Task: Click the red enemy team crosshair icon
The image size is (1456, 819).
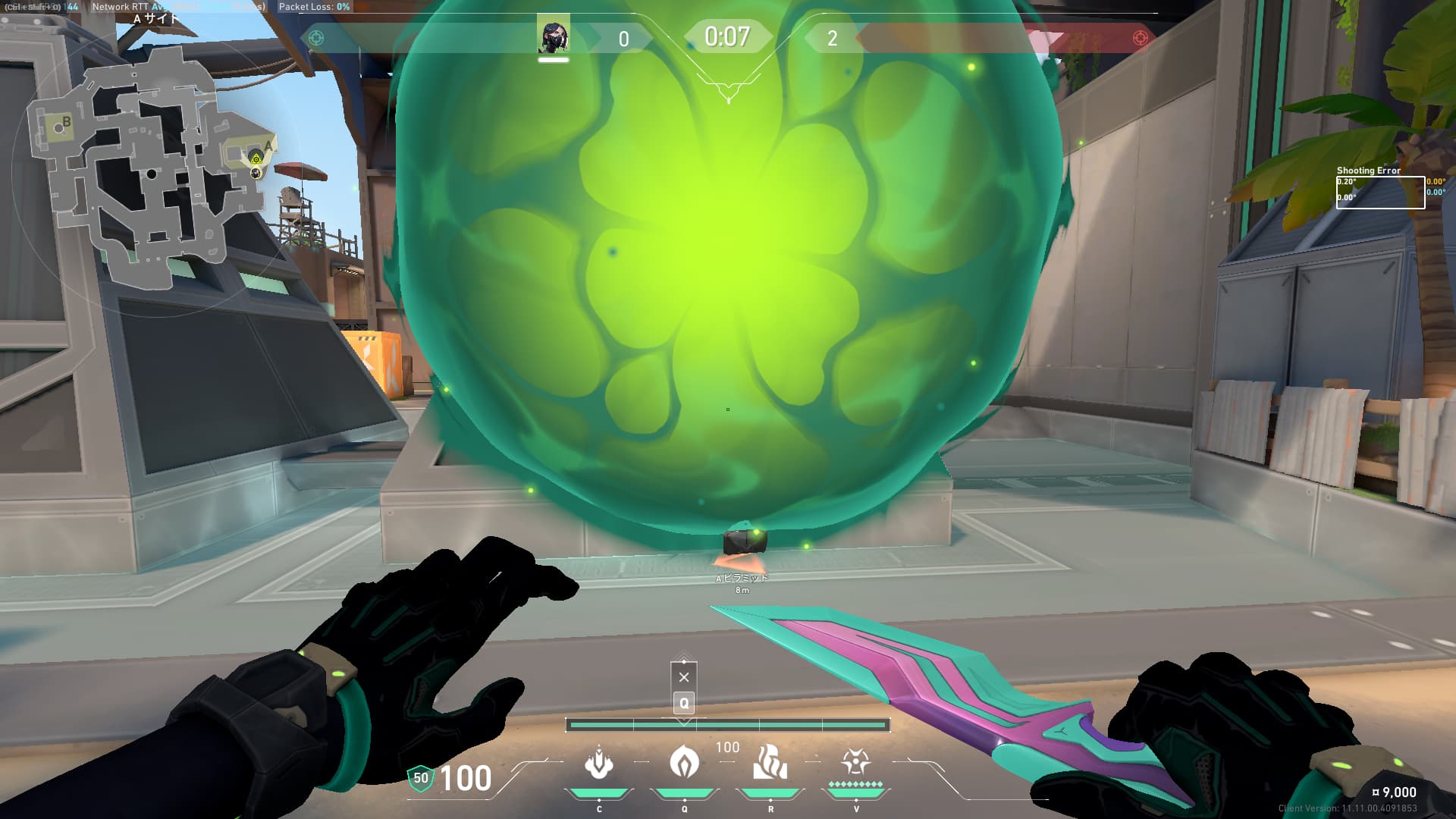Action: click(1140, 38)
